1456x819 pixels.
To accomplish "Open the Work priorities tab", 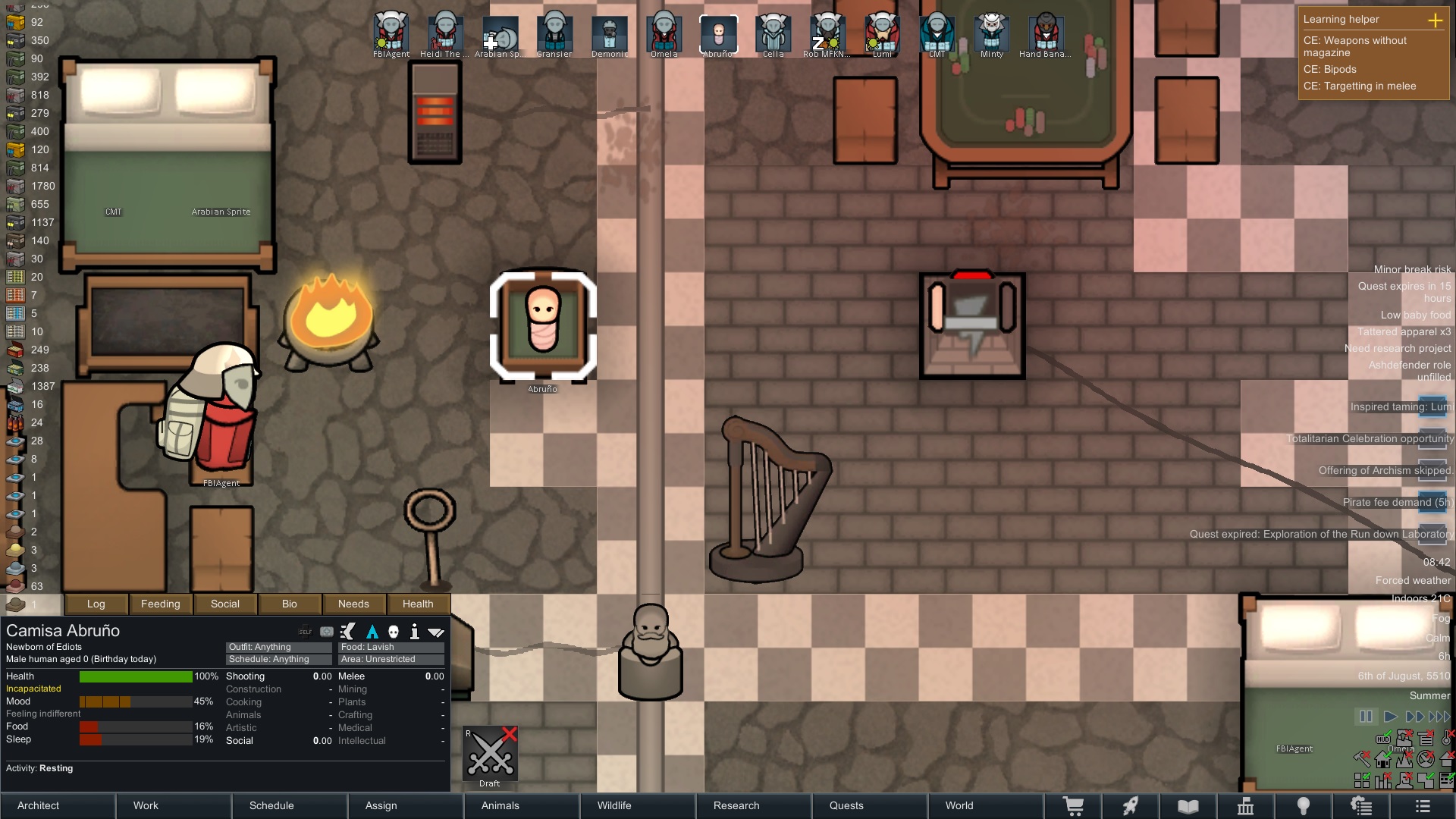I will click(x=174, y=805).
